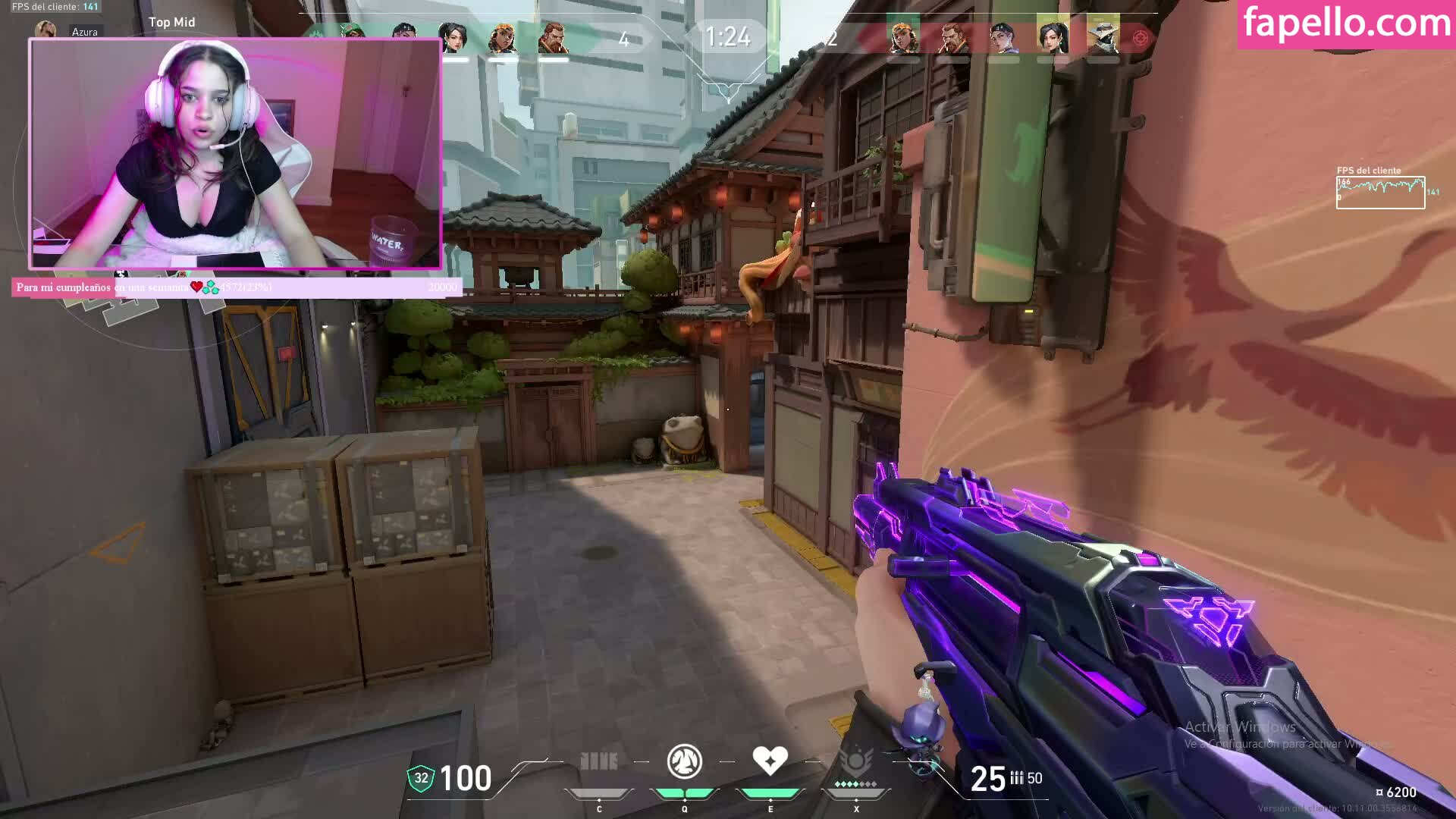
Task: Open the streamer's webcam overlay
Action: (235, 154)
